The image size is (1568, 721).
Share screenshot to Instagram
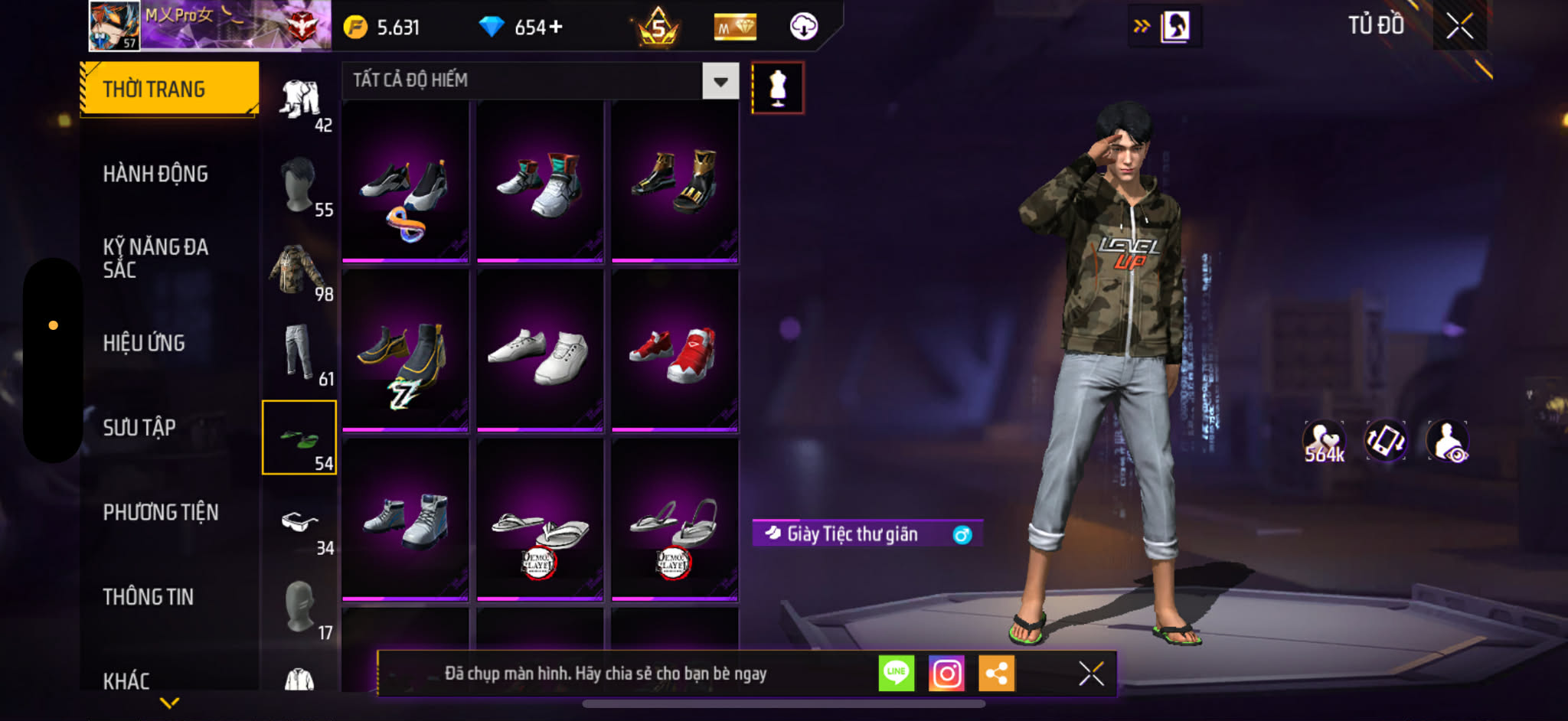pos(946,674)
